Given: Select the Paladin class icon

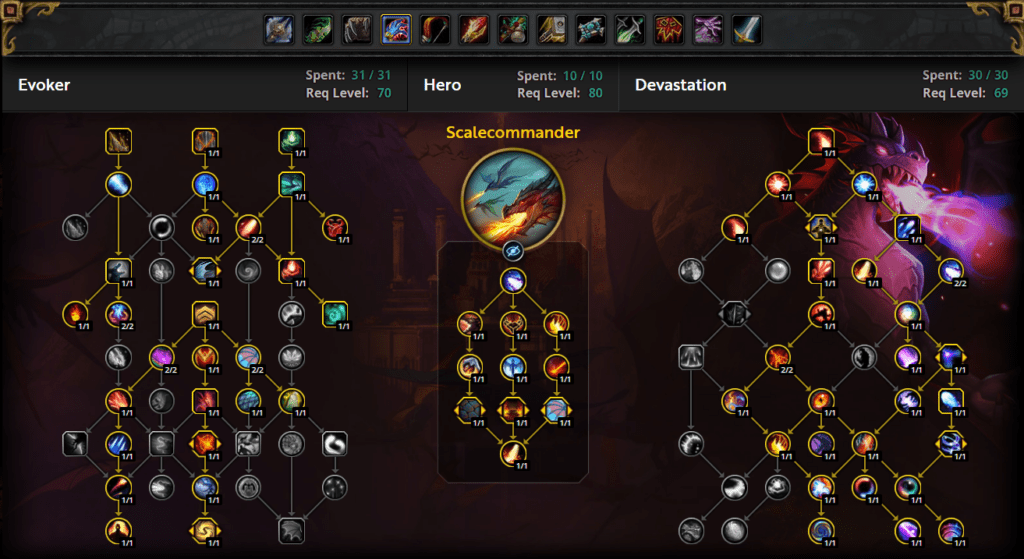Looking at the screenshot, I should (x=552, y=30).
